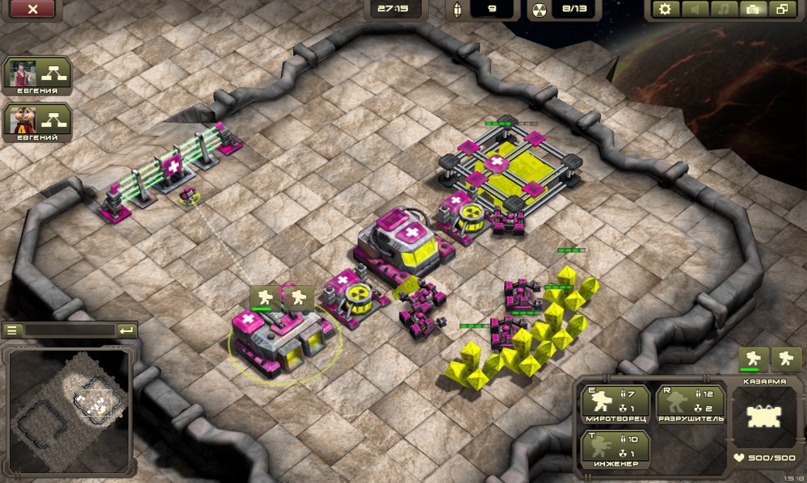Toggle sound effects with the speaker icon

pyautogui.click(x=693, y=9)
